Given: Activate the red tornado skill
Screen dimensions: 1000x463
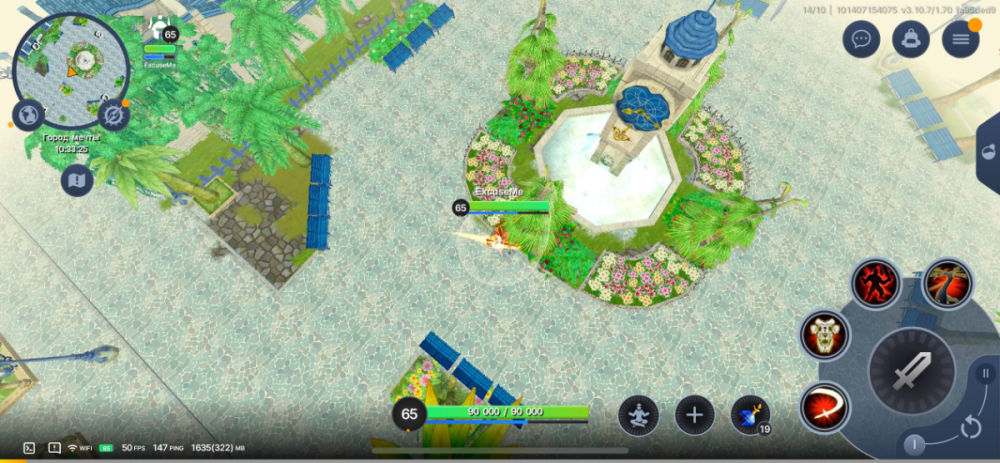Looking at the screenshot, I should pyautogui.click(x=946, y=283).
